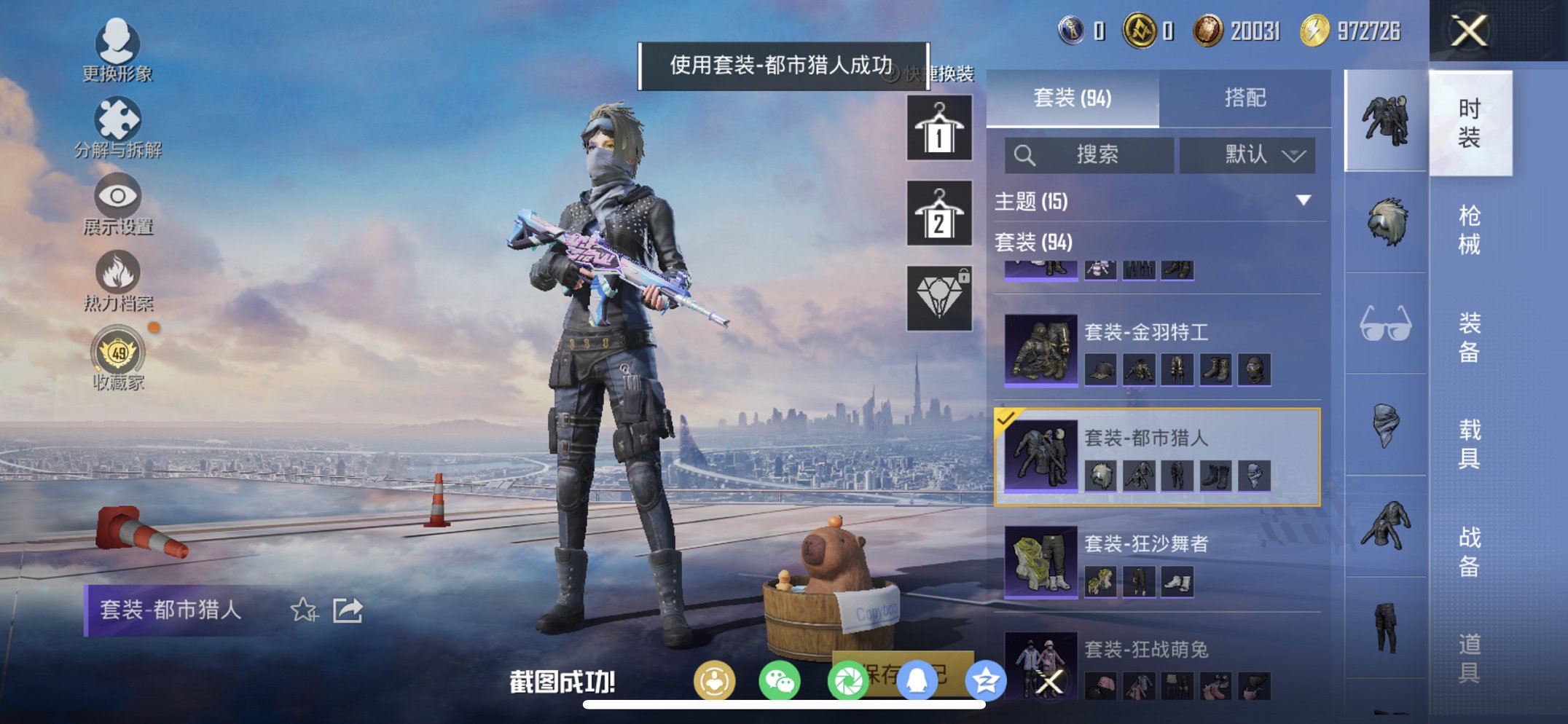Select outfit preset slot 2 hanger icon
Screen dimensions: 1568x724
[x=938, y=215]
